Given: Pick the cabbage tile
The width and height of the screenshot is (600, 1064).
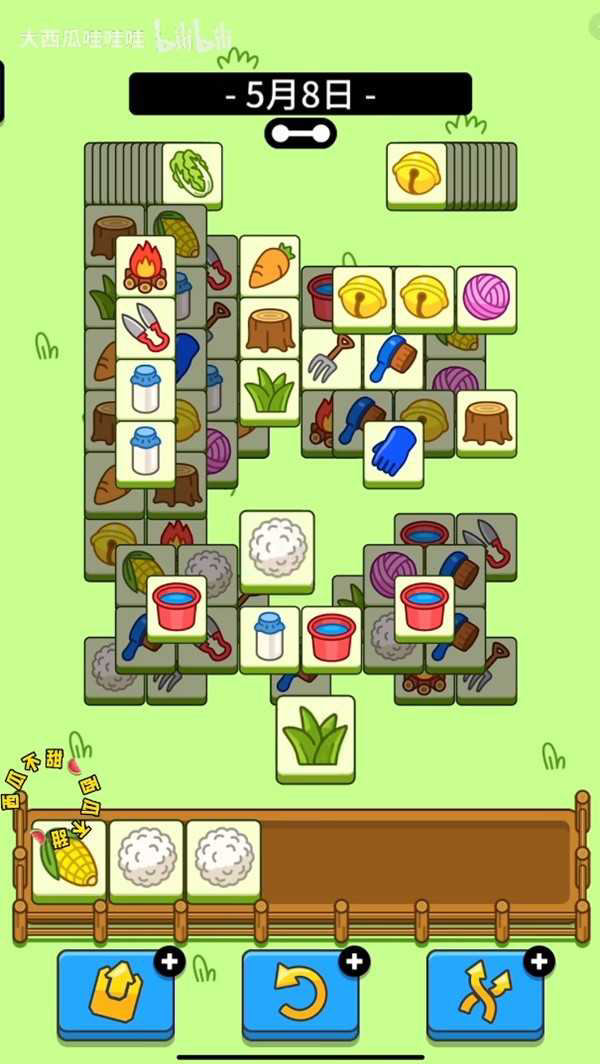Looking at the screenshot, I should pyautogui.click(x=192, y=173).
